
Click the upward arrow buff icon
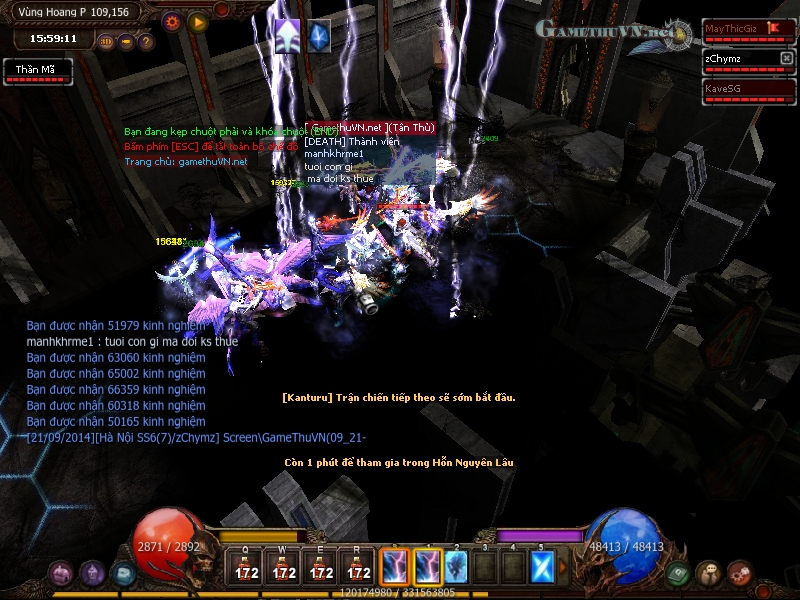tap(288, 35)
